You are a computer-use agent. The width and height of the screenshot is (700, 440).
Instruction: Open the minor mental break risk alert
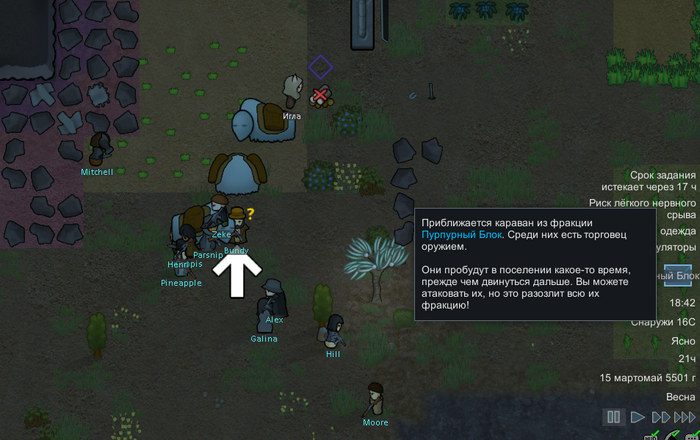[649, 207]
